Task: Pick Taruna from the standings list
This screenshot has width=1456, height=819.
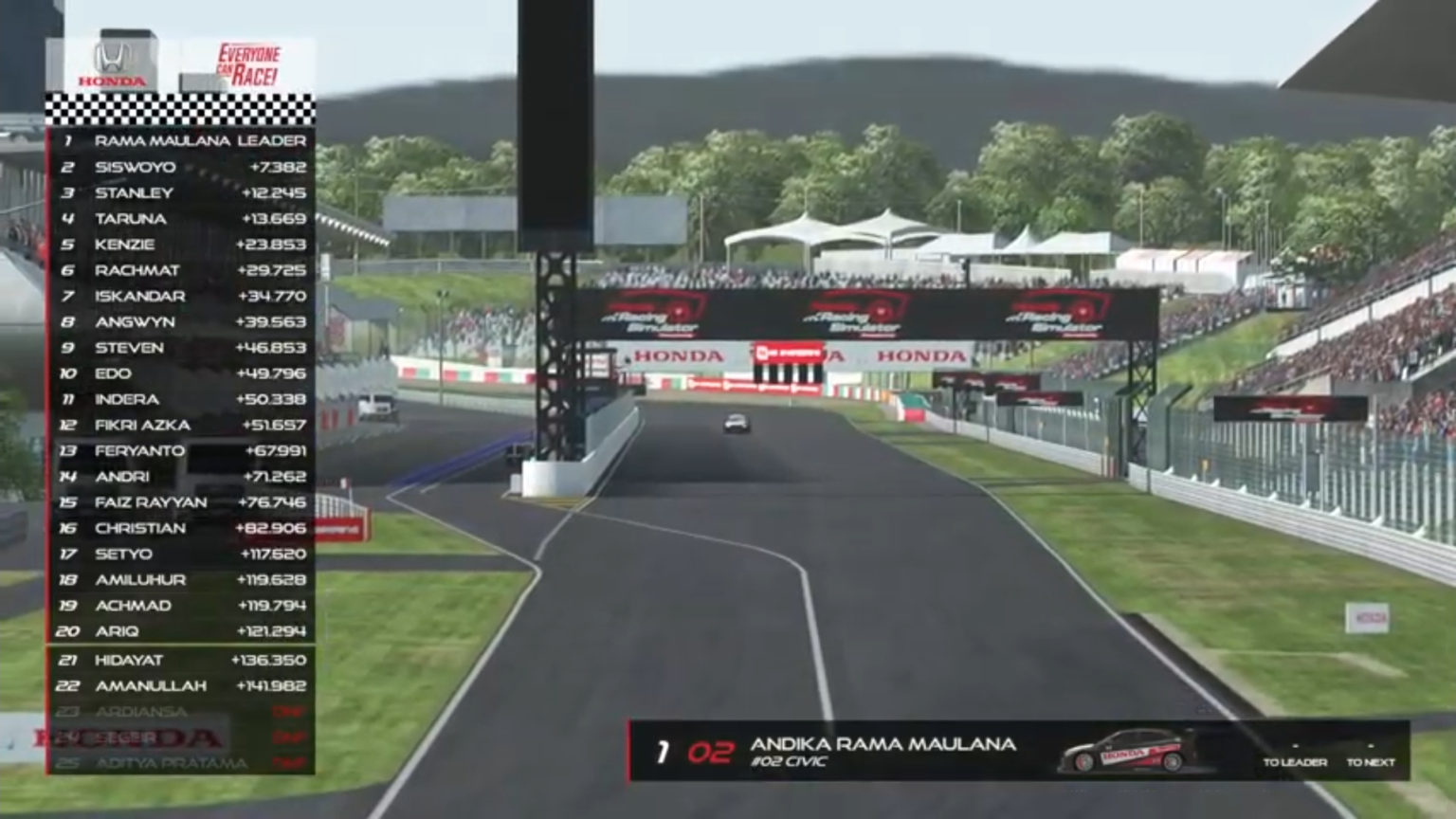Action: [181, 219]
